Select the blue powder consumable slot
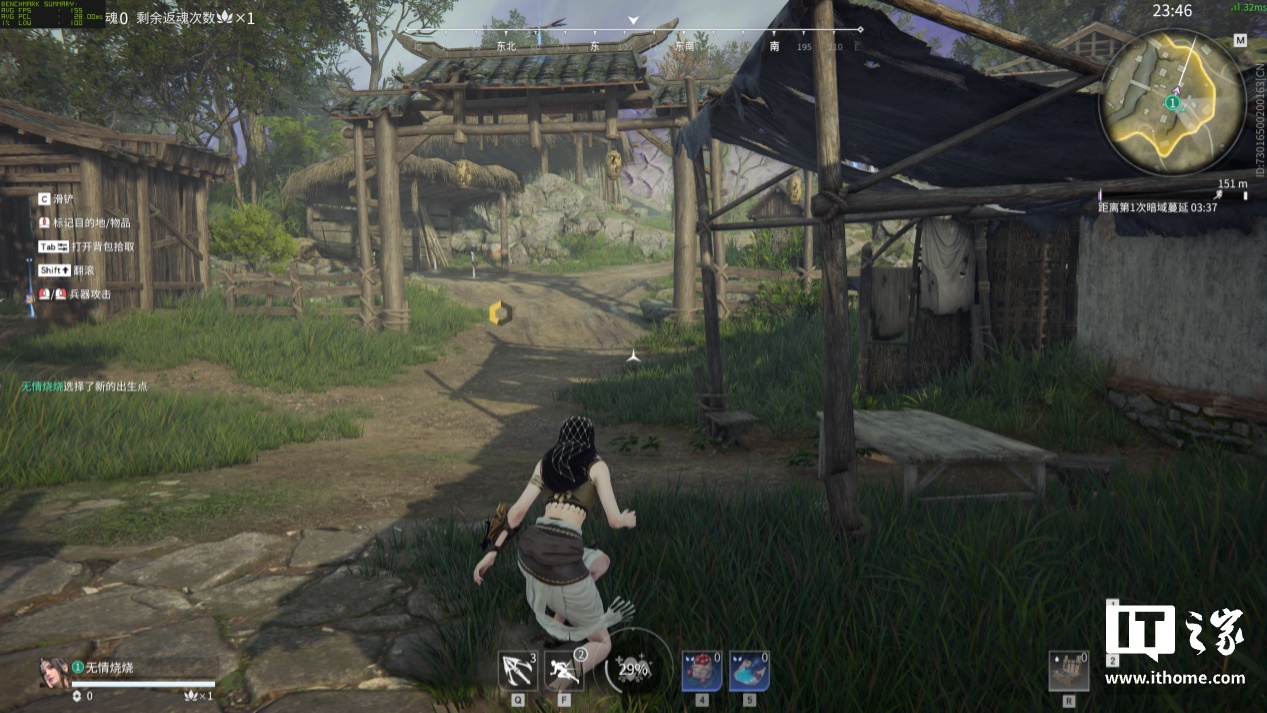1267x713 pixels. pyautogui.click(x=749, y=670)
